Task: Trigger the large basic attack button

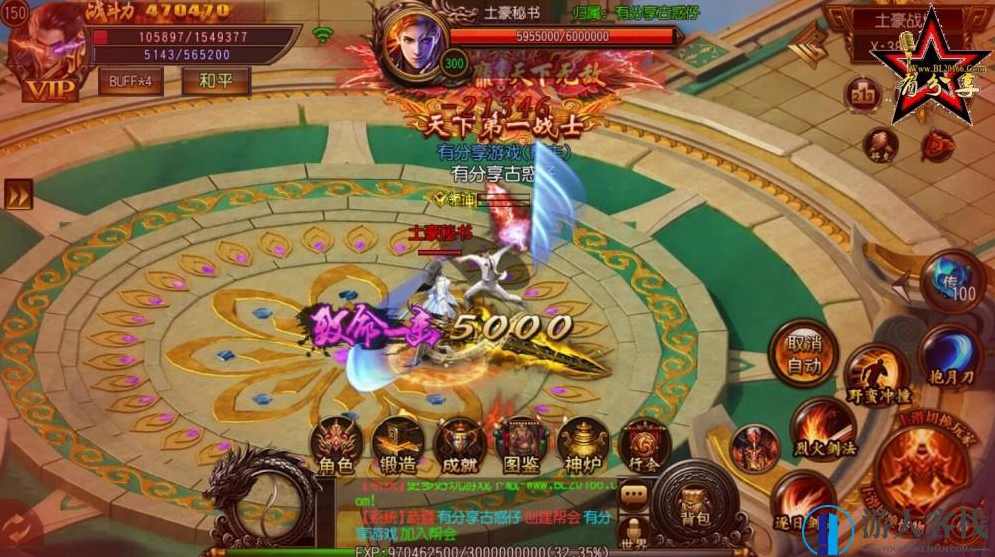Action: pyautogui.click(x=921, y=469)
